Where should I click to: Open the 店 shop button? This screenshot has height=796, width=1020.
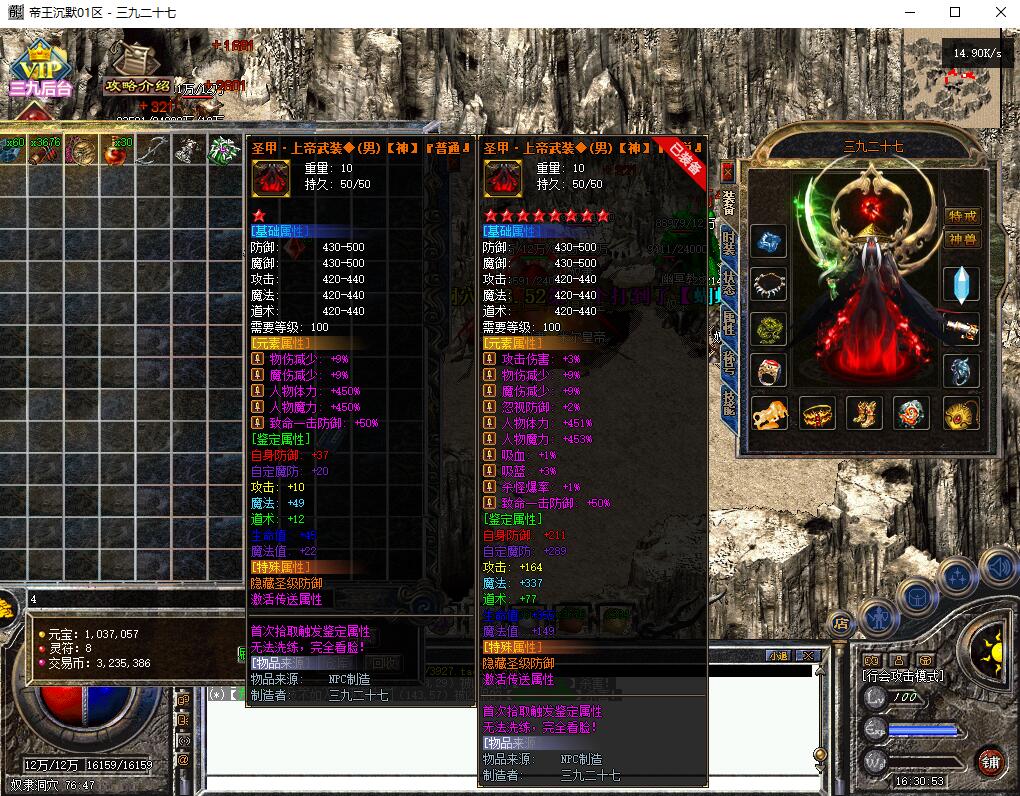coord(841,623)
